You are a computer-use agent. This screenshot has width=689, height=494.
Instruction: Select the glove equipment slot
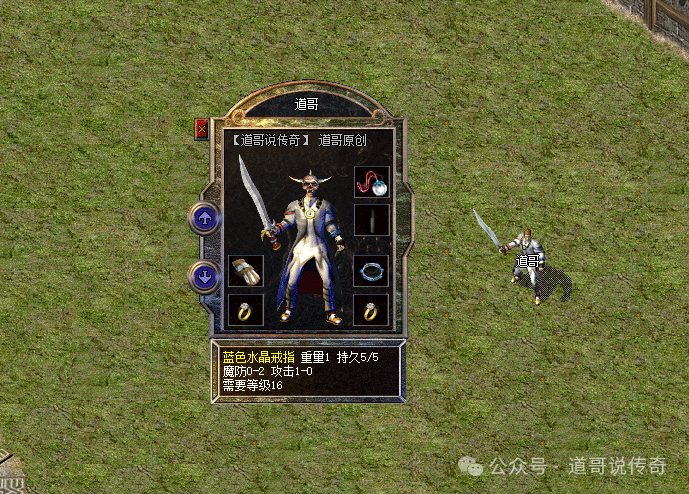(244, 271)
